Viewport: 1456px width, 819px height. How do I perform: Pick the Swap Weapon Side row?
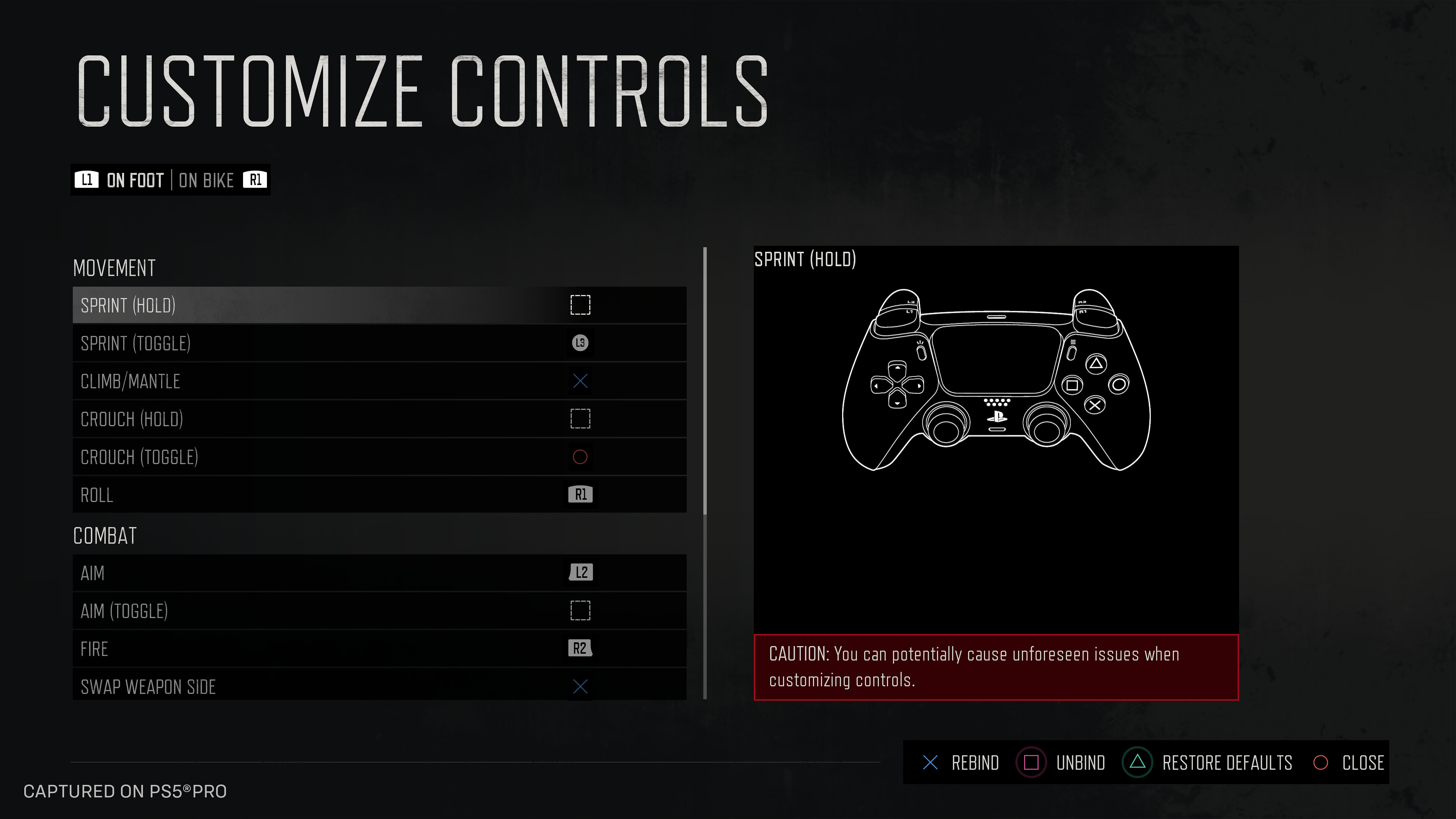pyautogui.click(x=379, y=686)
